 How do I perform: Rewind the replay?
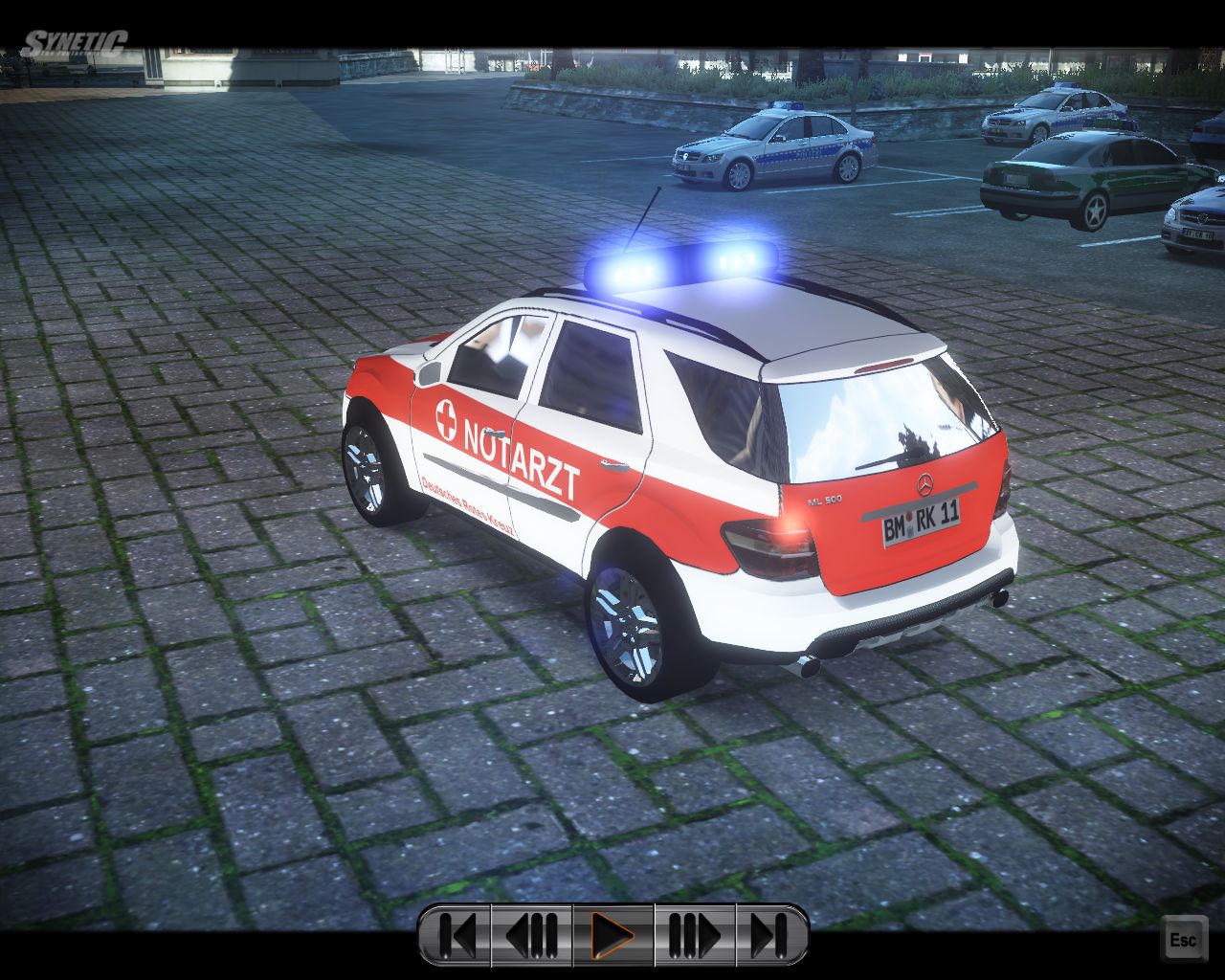pyautogui.click(x=532, y=935)
